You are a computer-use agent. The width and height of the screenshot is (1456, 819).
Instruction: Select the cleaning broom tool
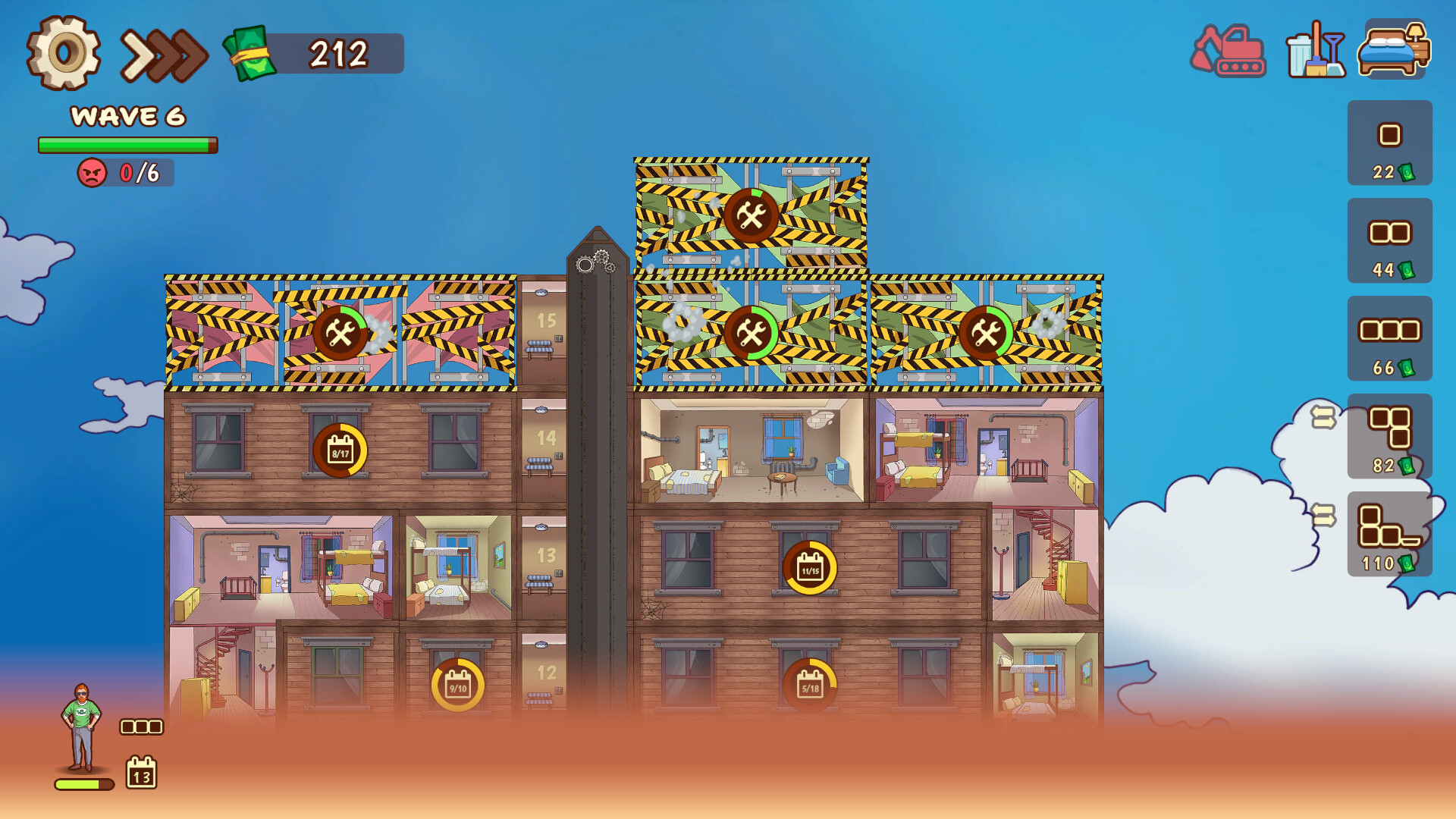[x=1317, y=53]
